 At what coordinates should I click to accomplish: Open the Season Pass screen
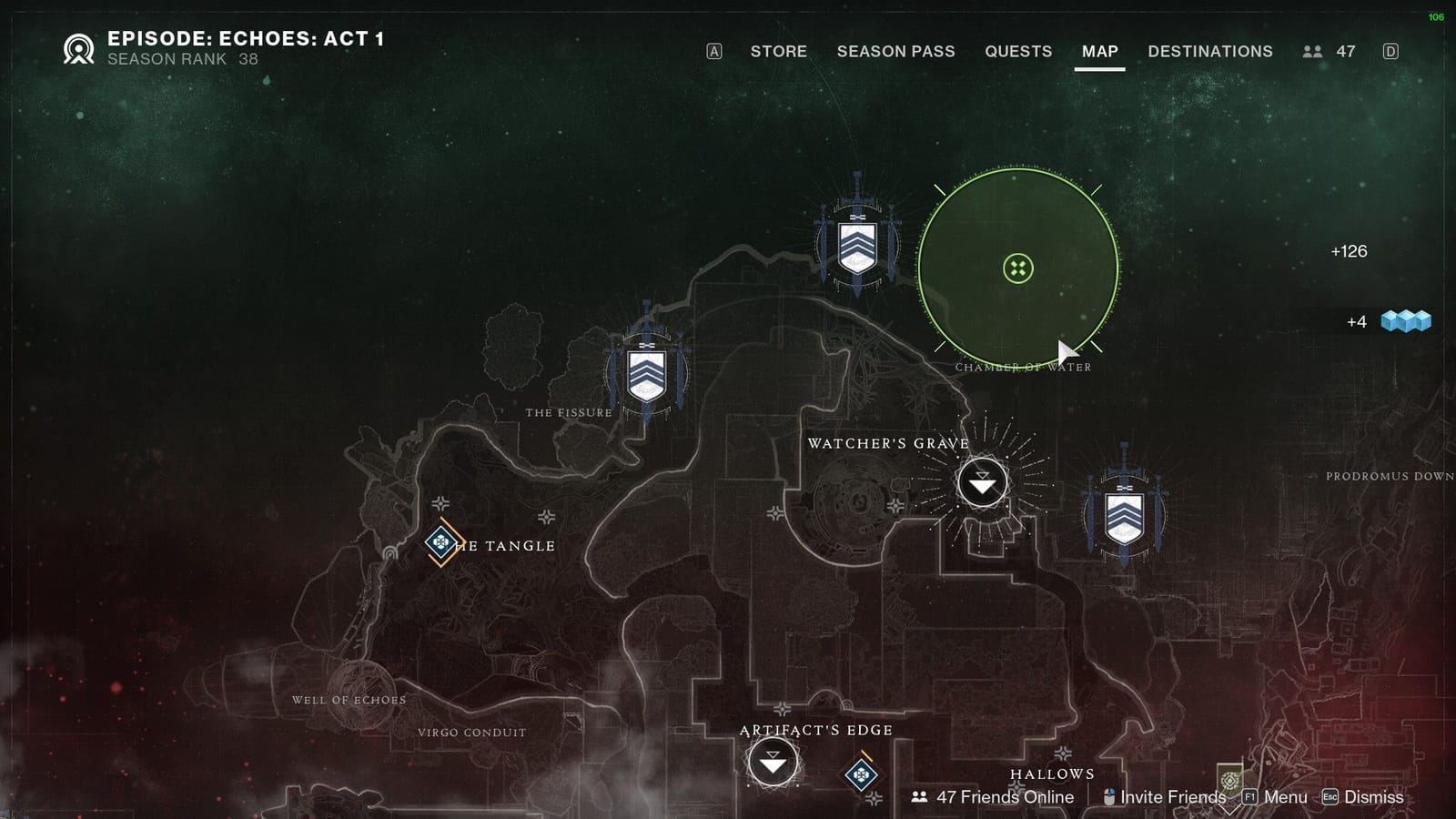895,52
